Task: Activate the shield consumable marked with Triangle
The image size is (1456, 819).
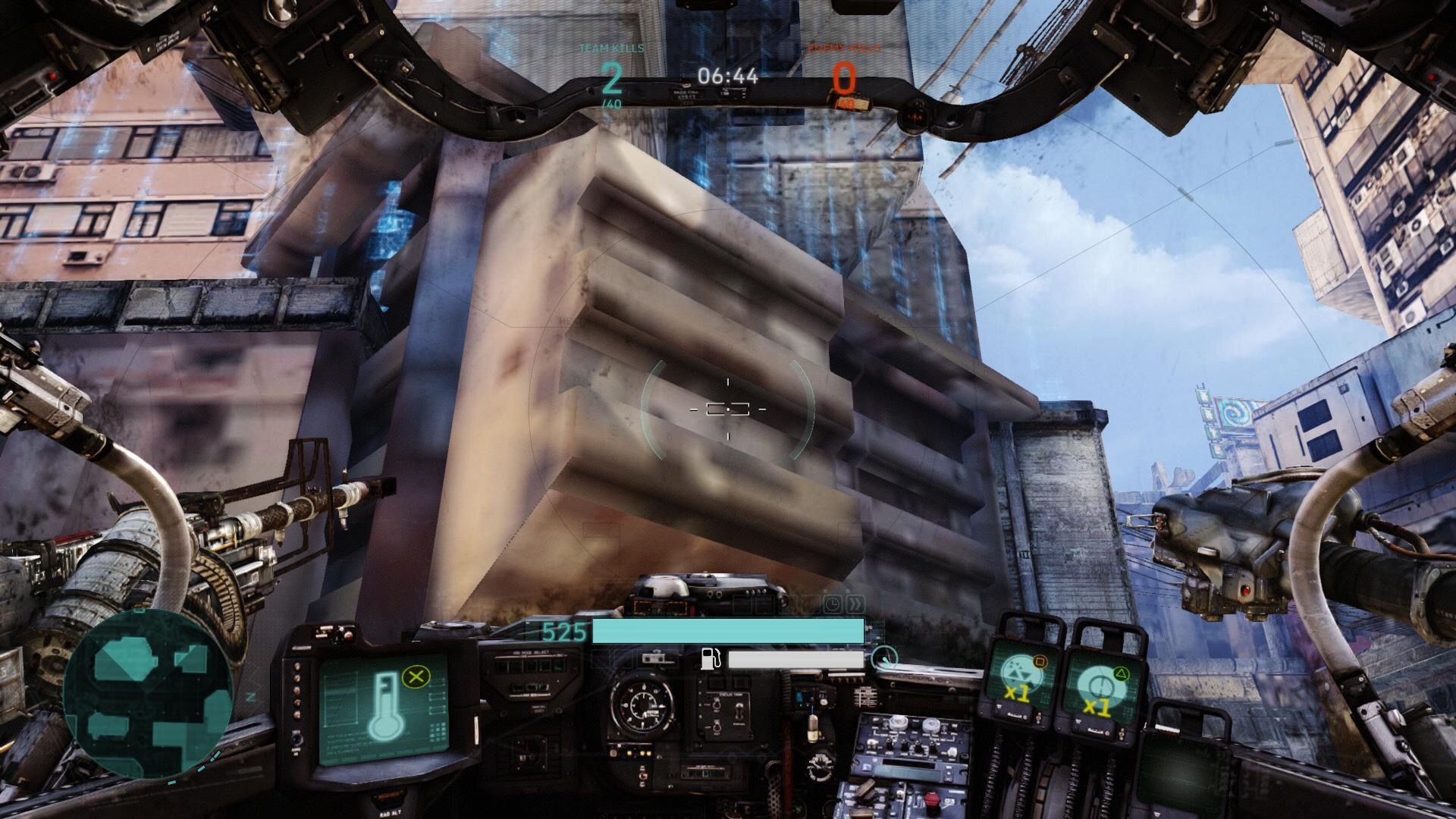Action: pos(1101,682)
